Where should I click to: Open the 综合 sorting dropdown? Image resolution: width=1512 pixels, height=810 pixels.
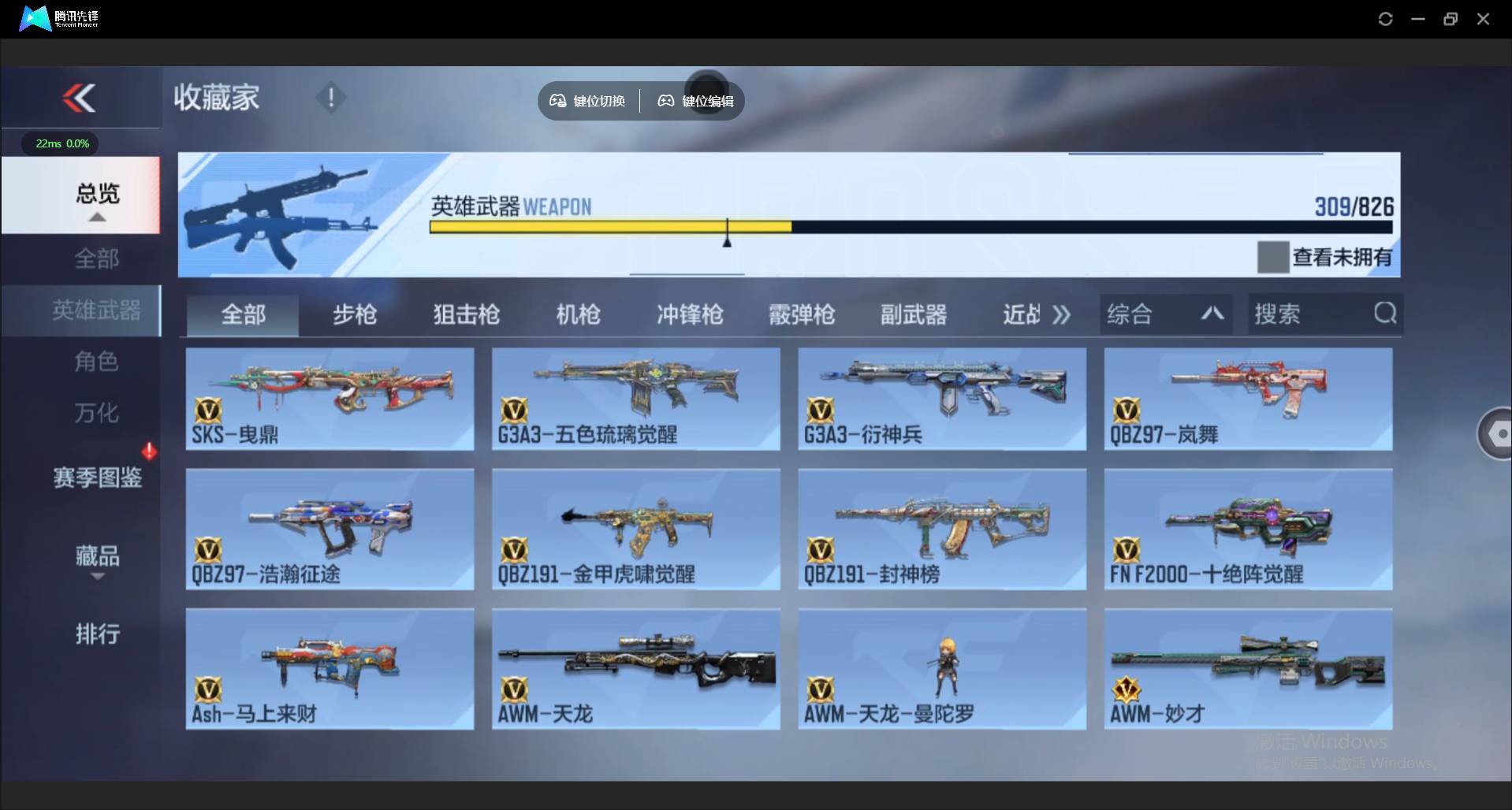(x=1165, y=314)
